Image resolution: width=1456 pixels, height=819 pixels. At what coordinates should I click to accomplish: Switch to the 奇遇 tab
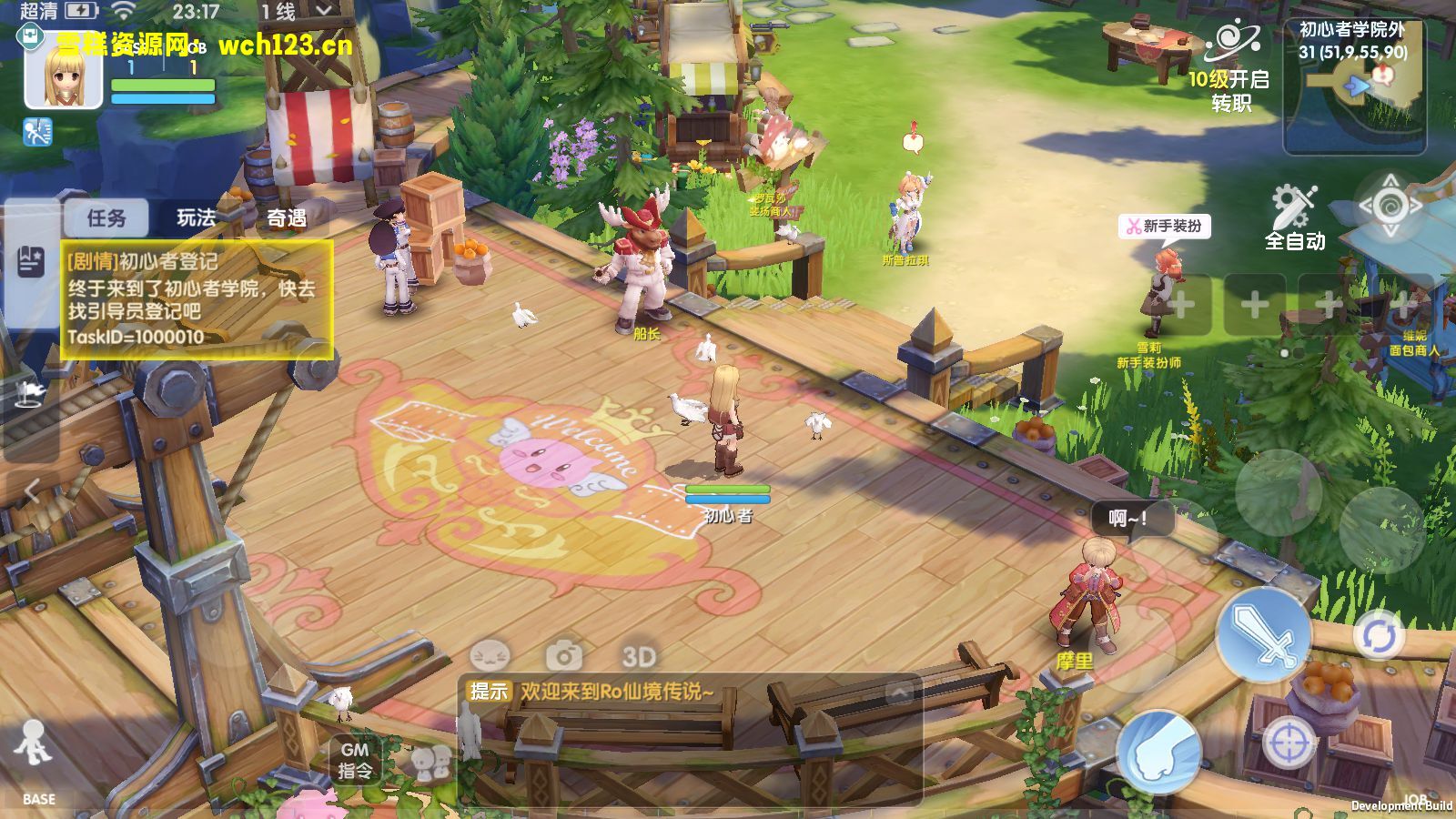click(286, 218)
